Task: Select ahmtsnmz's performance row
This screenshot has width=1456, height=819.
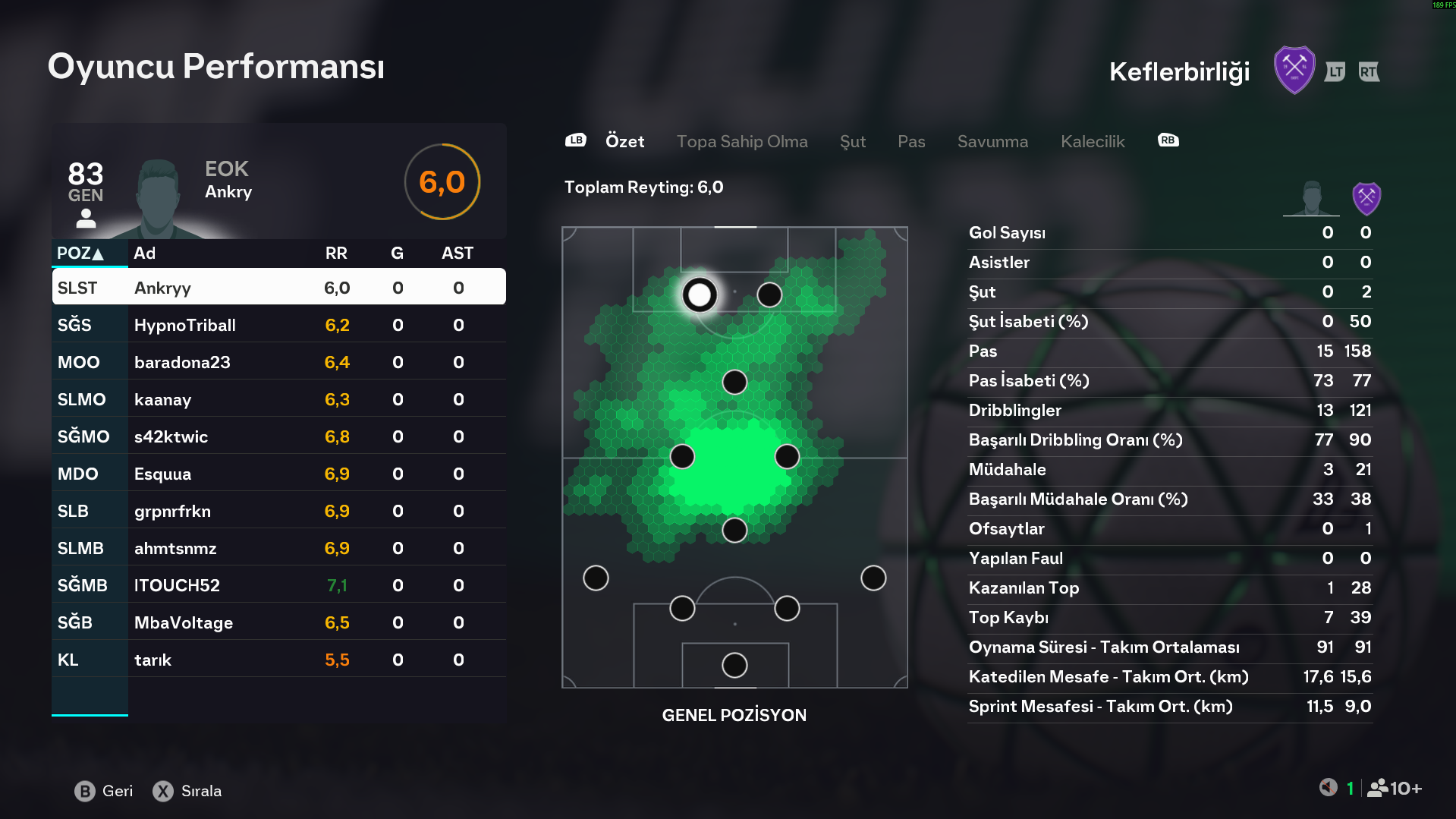Action: point(278,548)
